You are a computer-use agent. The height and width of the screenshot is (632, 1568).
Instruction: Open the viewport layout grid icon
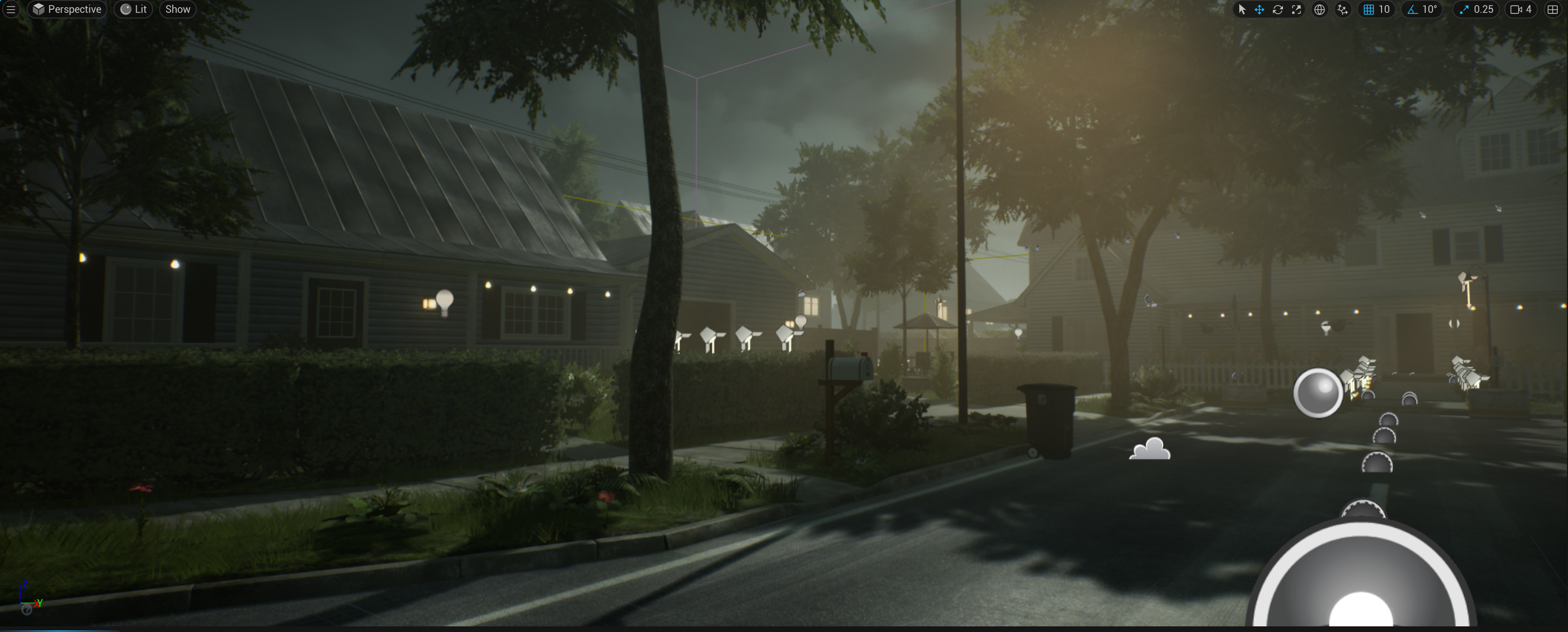click(1554, 9)
